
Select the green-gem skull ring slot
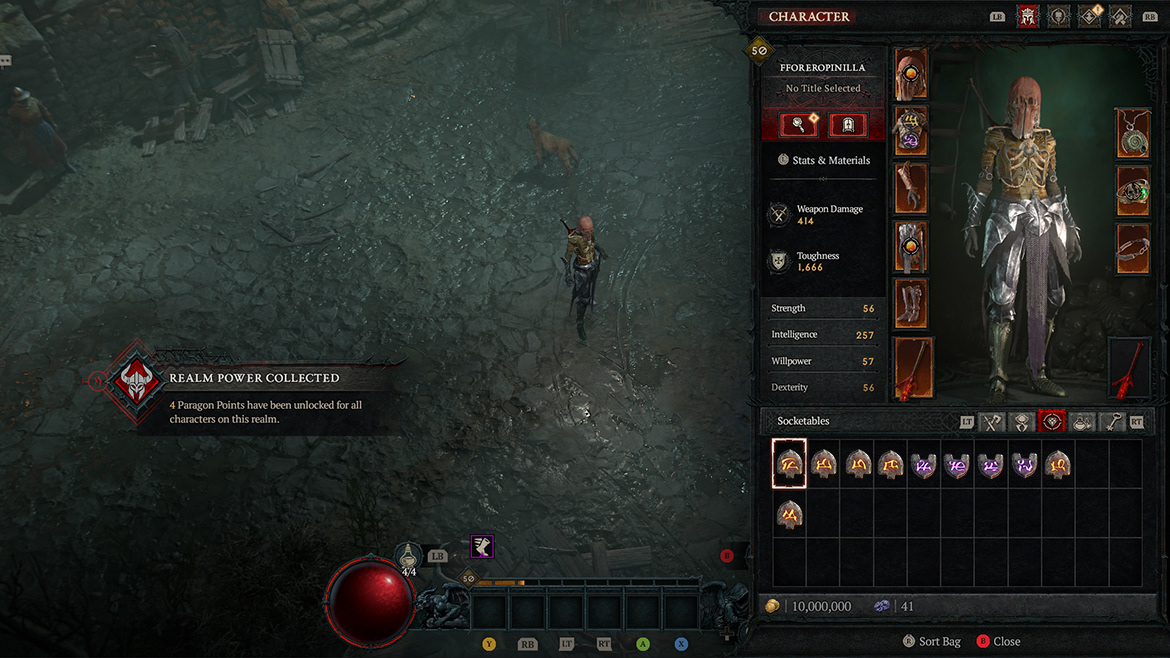[x=1133, y=191]
